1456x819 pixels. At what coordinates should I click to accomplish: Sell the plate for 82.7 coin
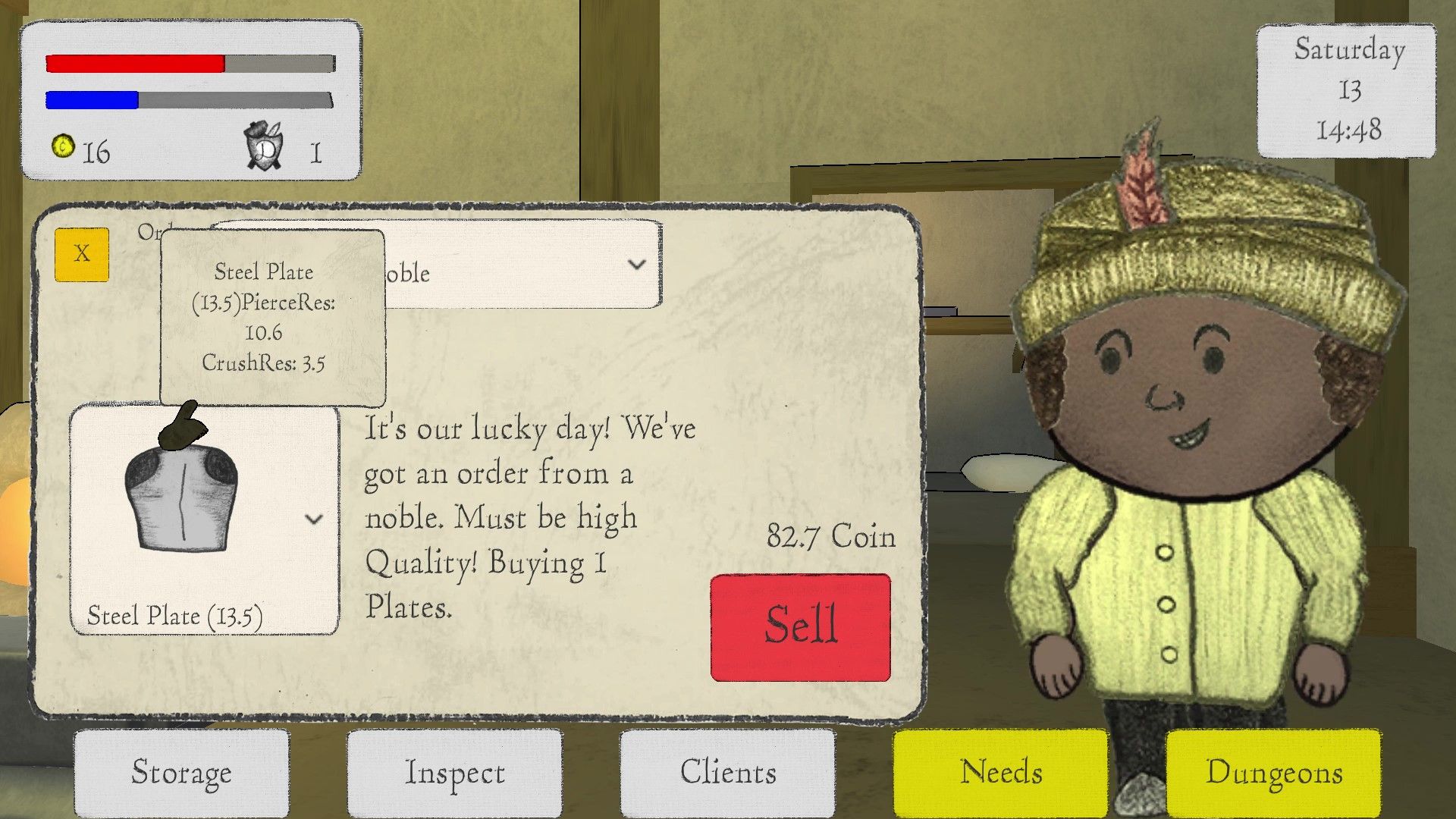(800, 627)
